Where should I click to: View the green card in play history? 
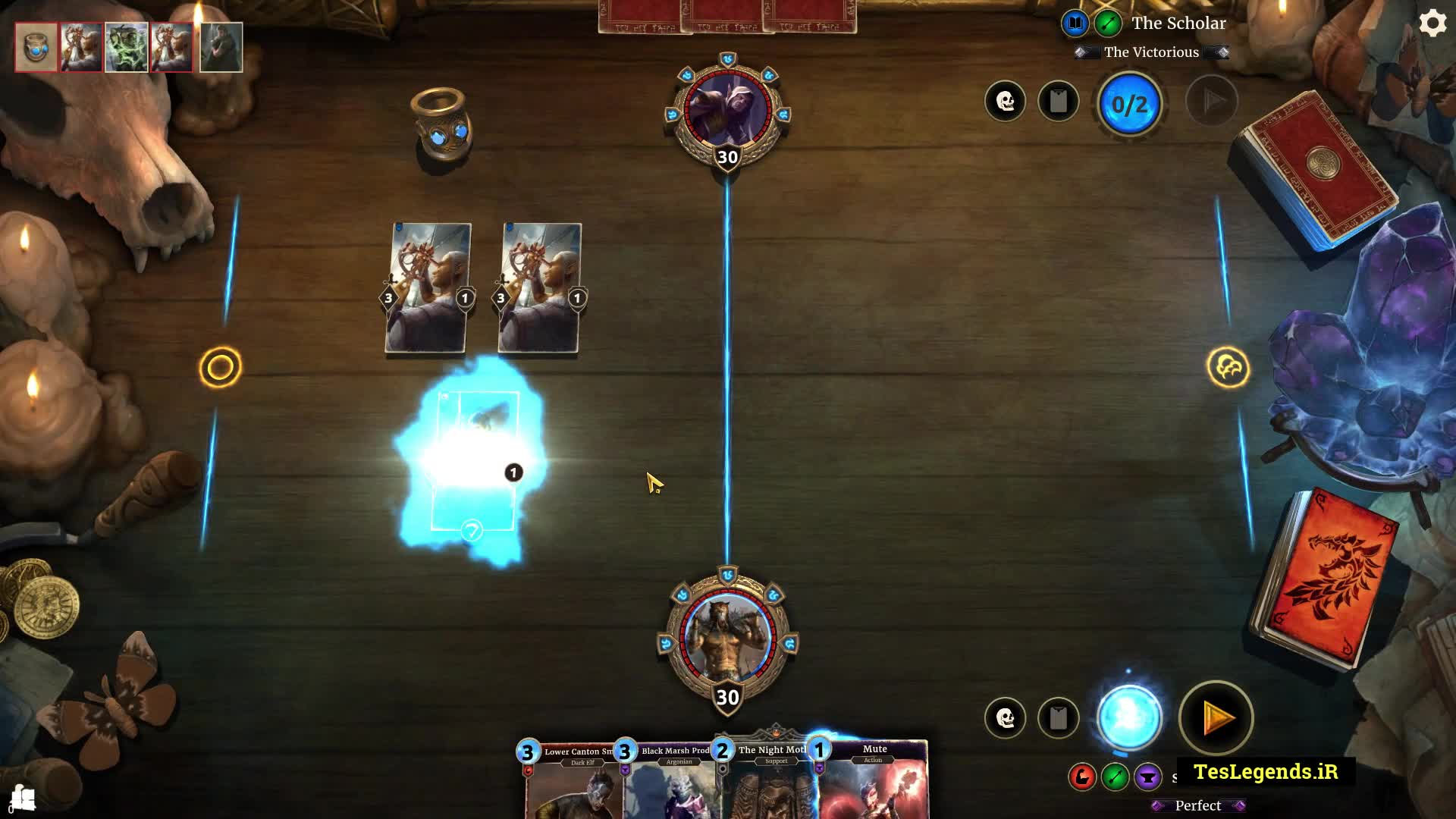click(x=127, y=47)
